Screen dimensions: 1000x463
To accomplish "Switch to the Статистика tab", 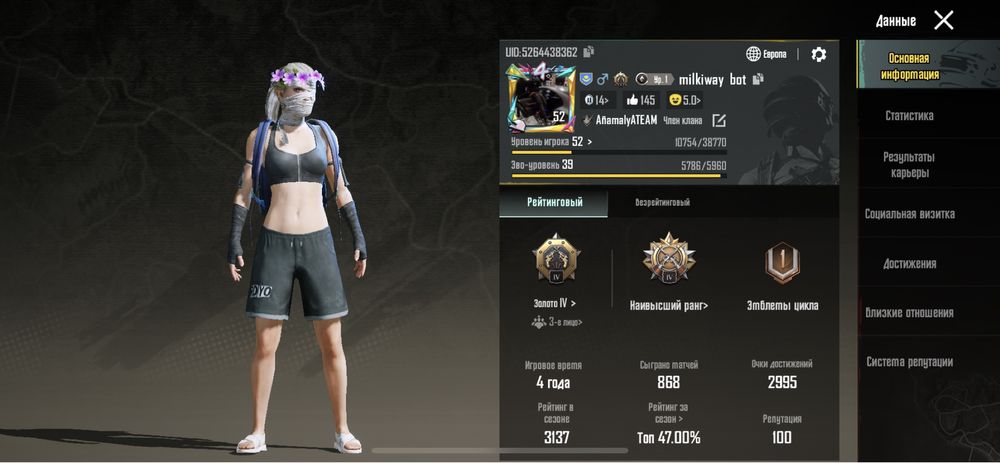I will tap(909, 116).
